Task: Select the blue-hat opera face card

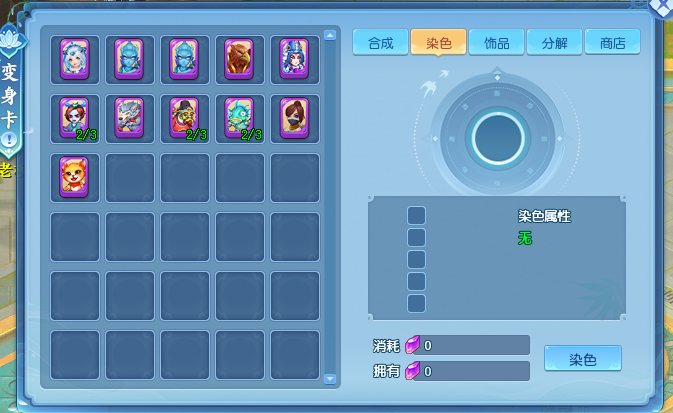Action: click(294, 59)
